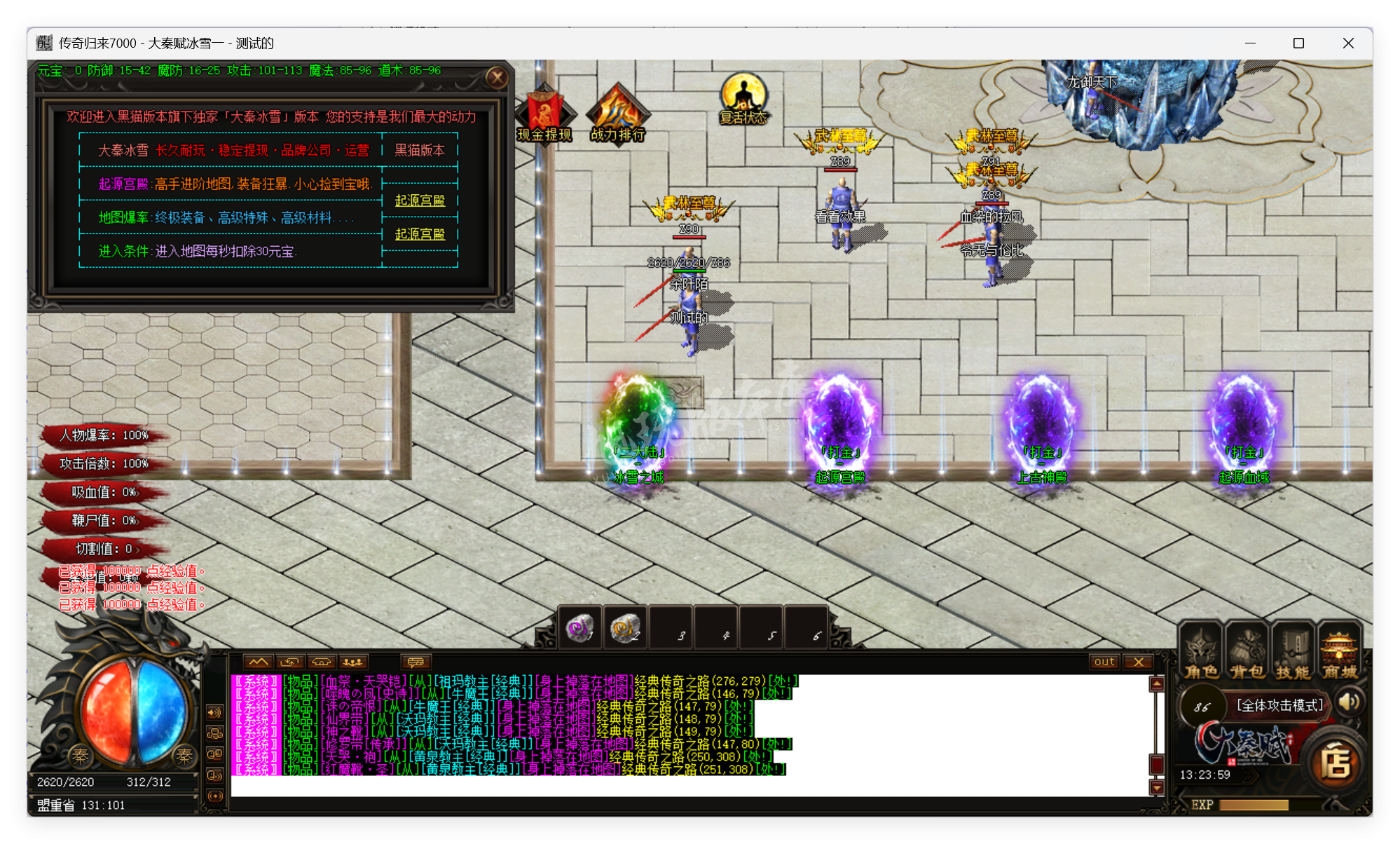Image resolution: width=1400 pixels, height=844 pixels.
Task: Open the 商城 mall
Action: (1339, 653)
